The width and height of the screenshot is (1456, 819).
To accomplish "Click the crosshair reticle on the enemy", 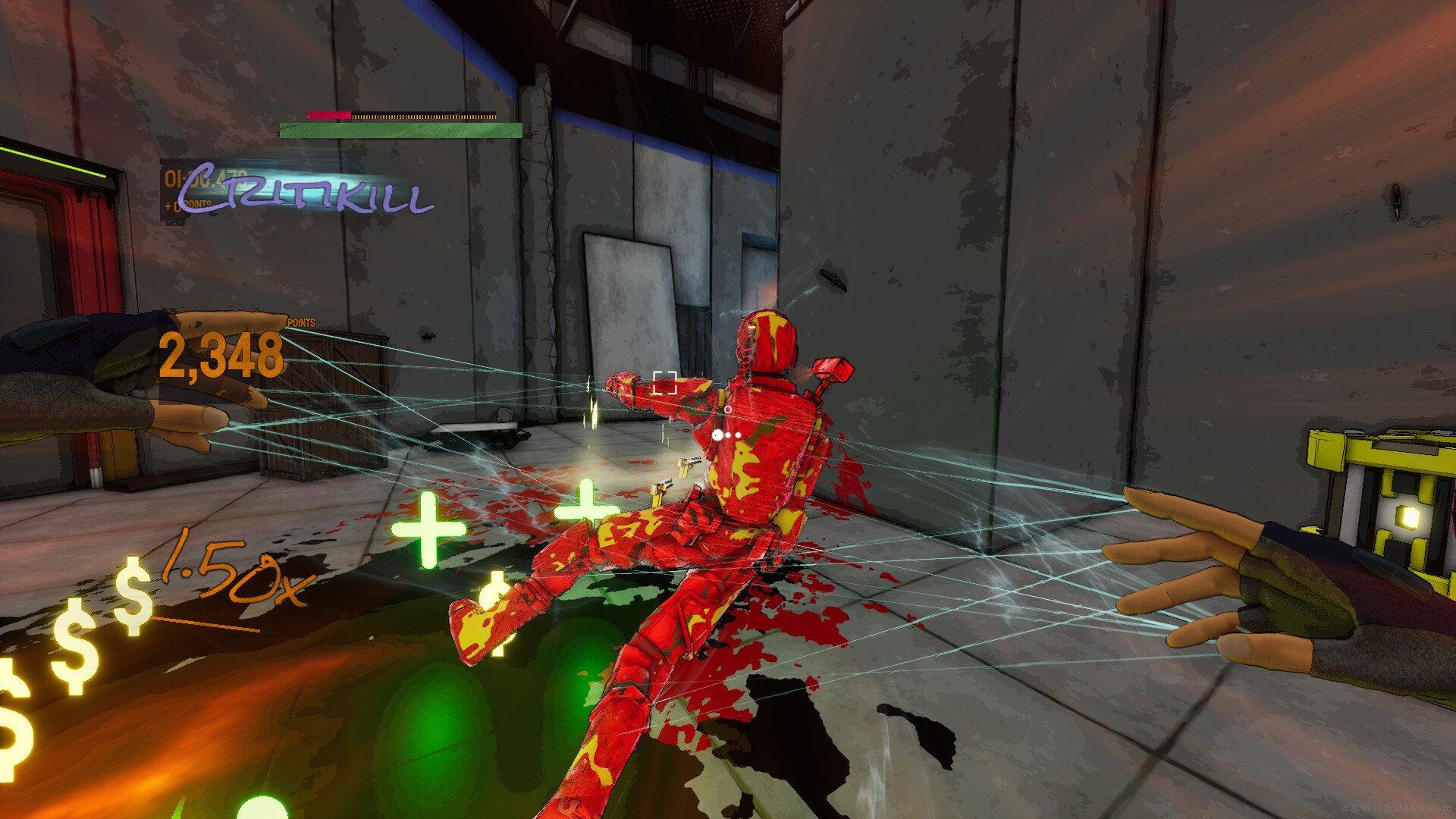I will point(666,383).
